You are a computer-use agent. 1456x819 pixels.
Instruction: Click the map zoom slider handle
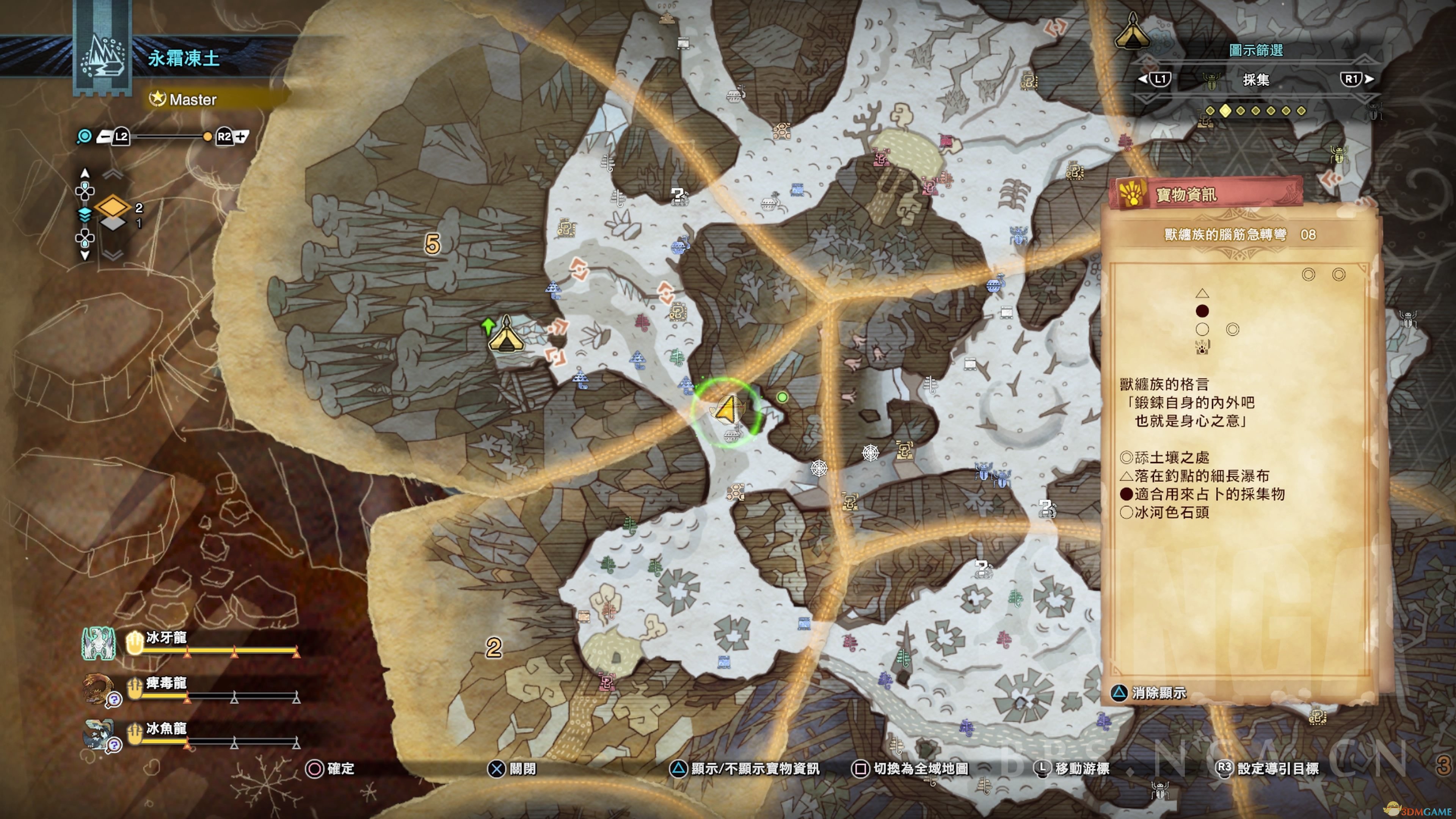click(207, 137)
